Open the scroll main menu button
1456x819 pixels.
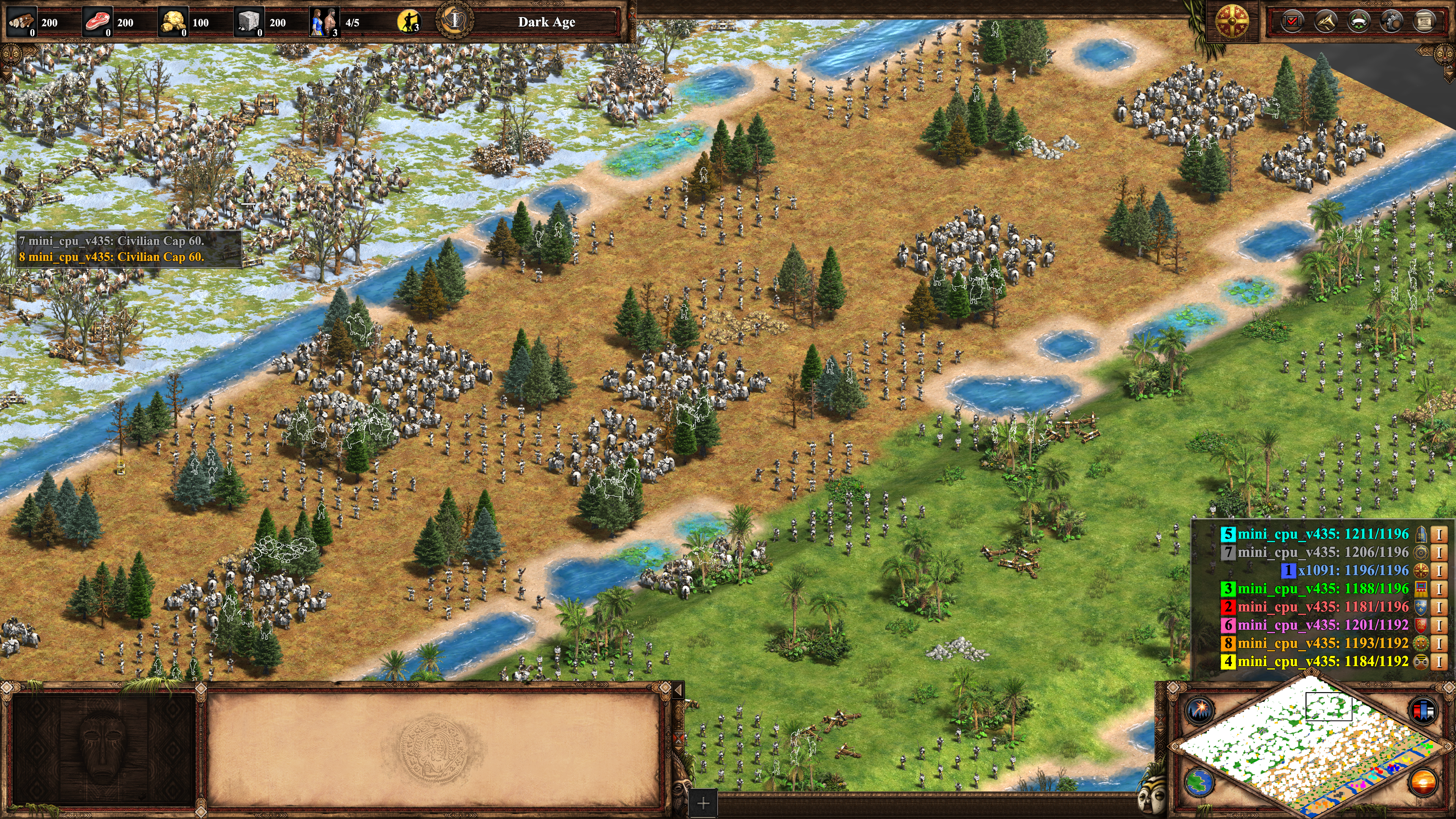(x=1424, y=22)
